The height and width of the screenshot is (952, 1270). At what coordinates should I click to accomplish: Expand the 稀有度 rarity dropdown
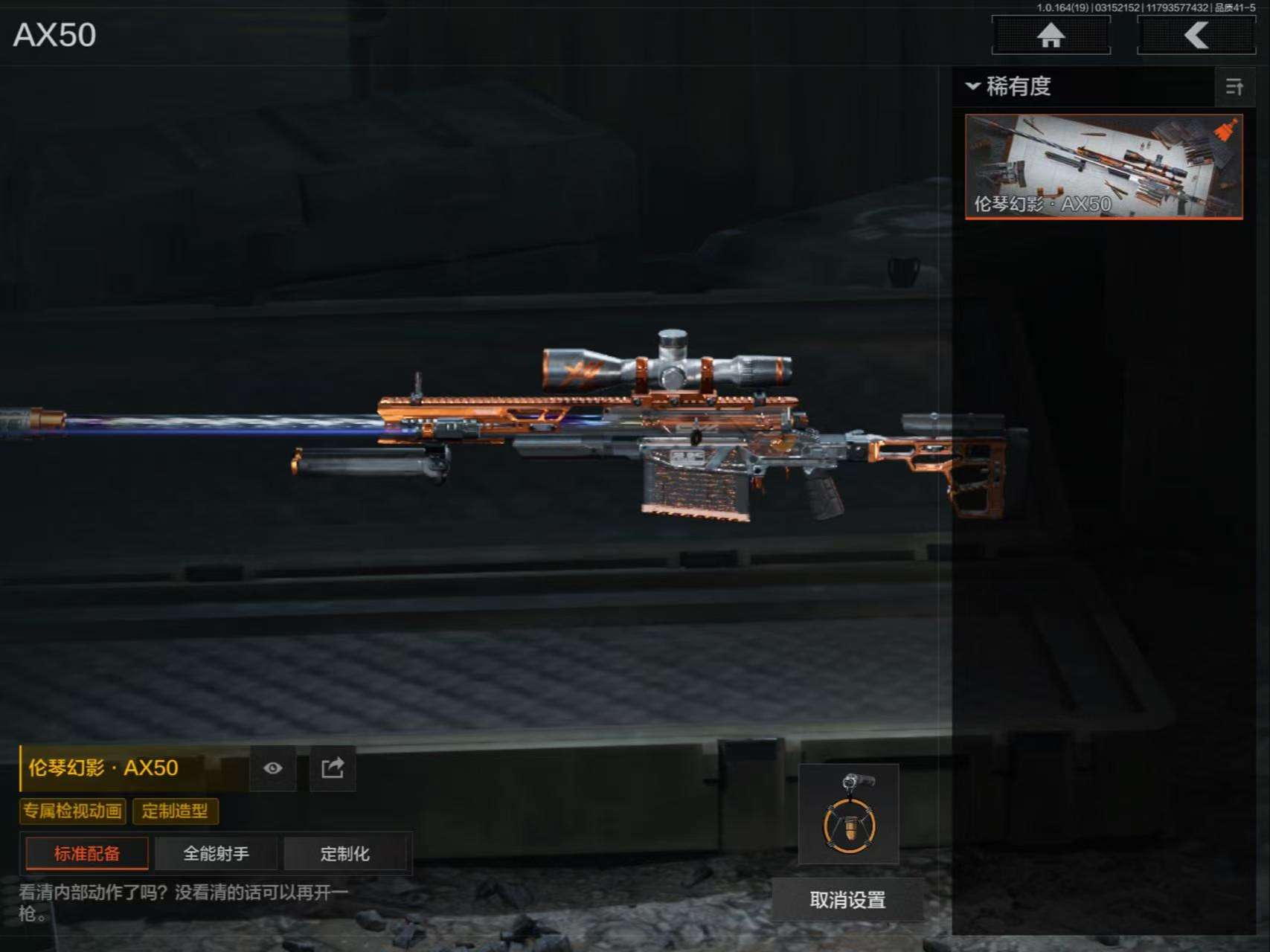click(1009, 86)
